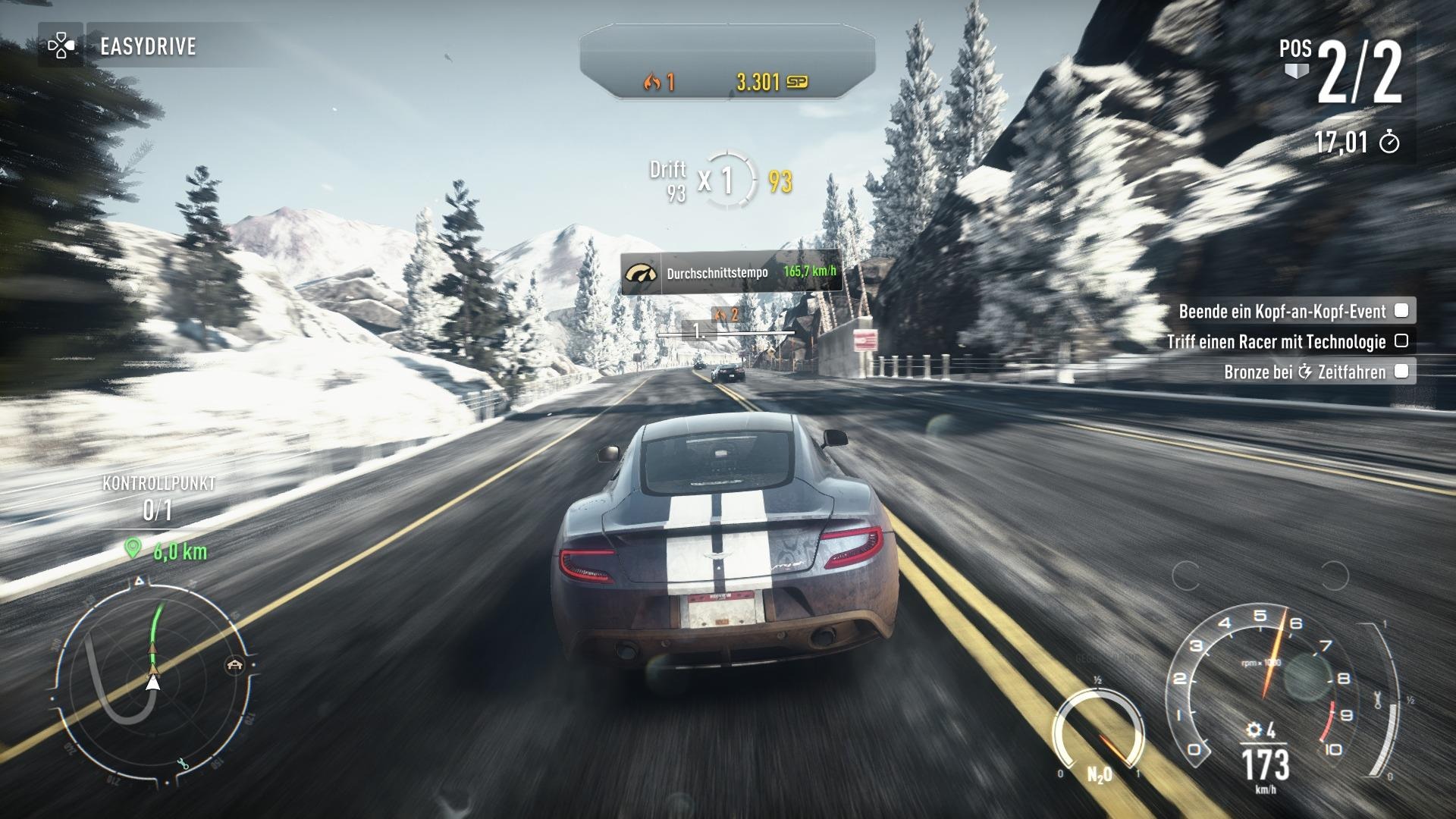Screen dimensions: 1456x819
Task: Click the 3.301 SP total
Action: [x=758, y=81]
